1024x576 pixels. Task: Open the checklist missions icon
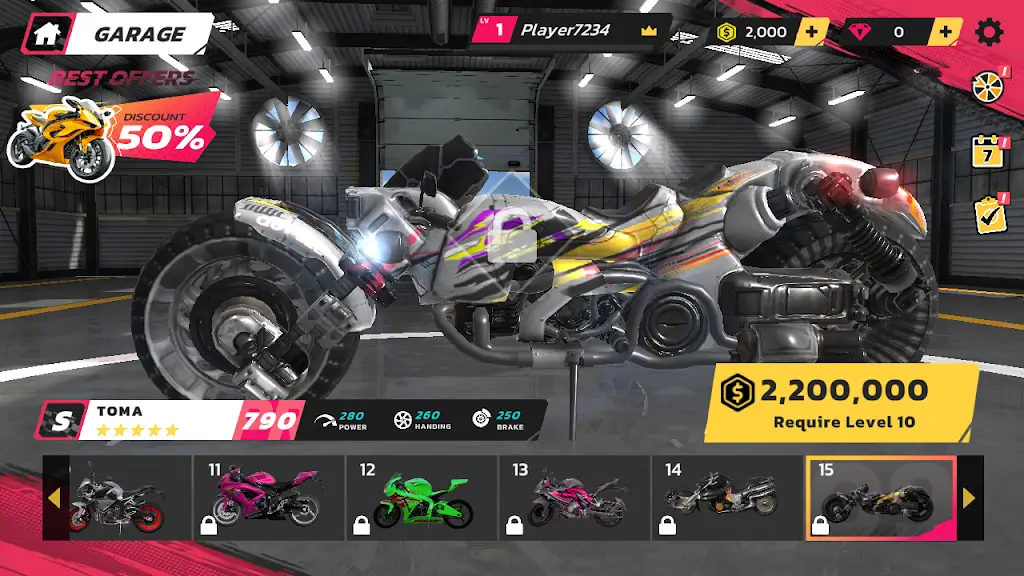tap(988, 215)
